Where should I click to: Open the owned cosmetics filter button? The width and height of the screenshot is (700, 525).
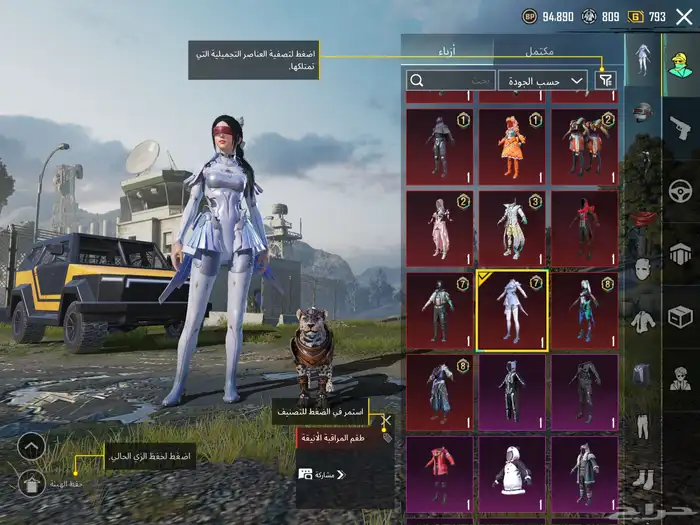click(x=606, y=80)
